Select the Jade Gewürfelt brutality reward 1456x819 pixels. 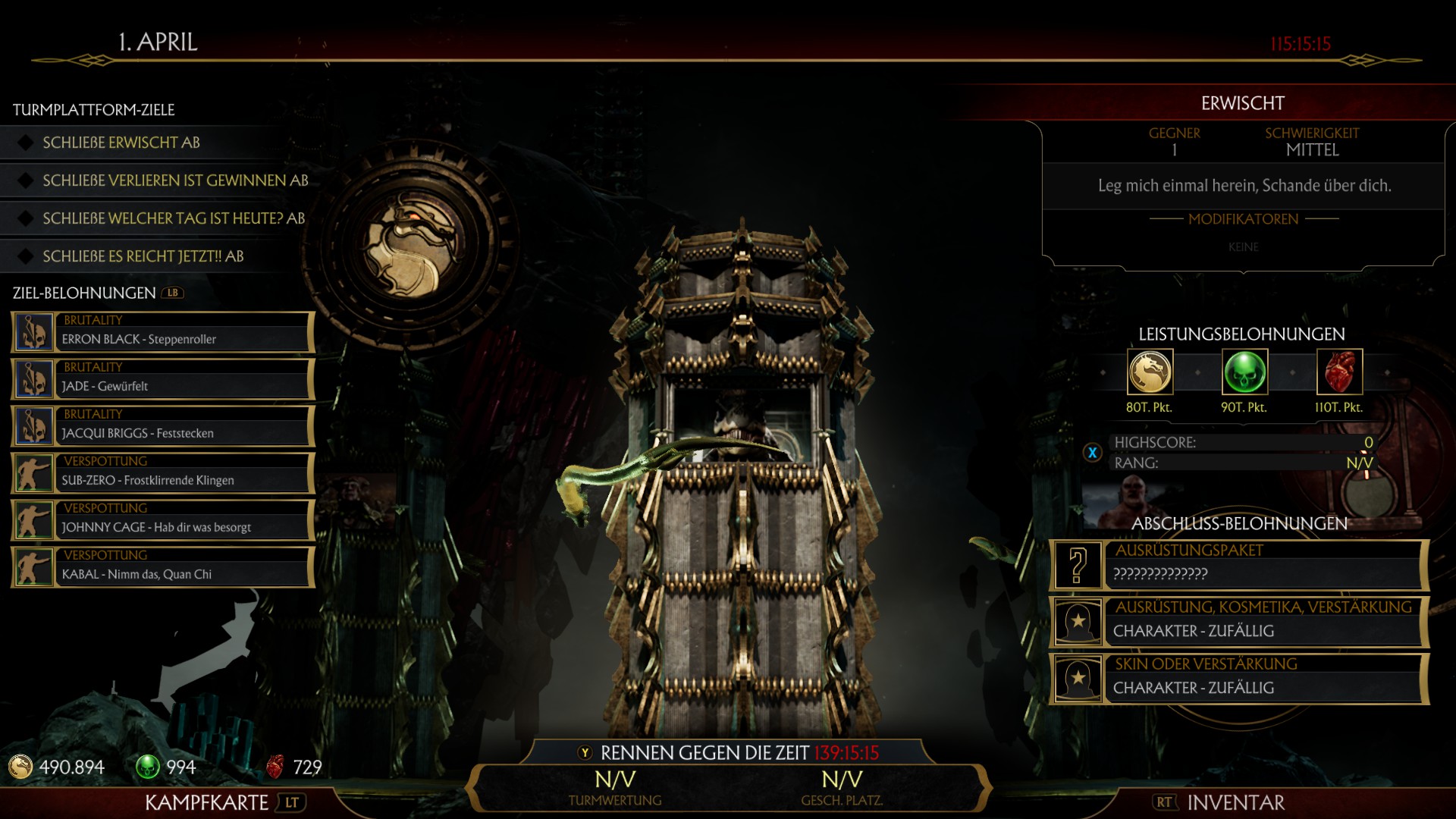pyautogui.click(x=163, y=379)
